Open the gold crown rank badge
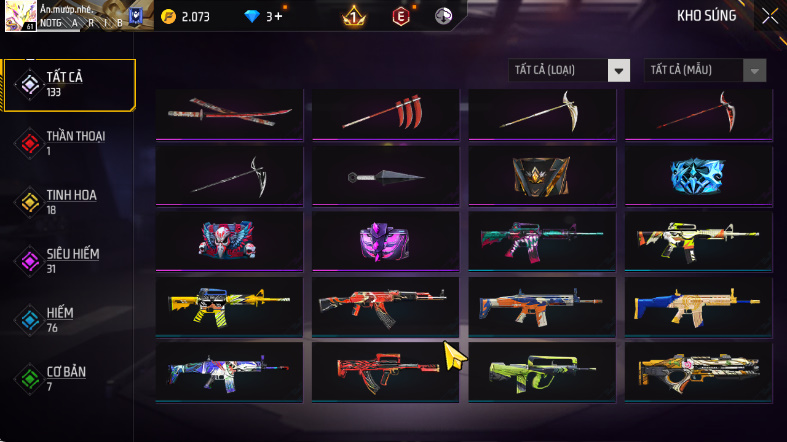 pos(353,16)
